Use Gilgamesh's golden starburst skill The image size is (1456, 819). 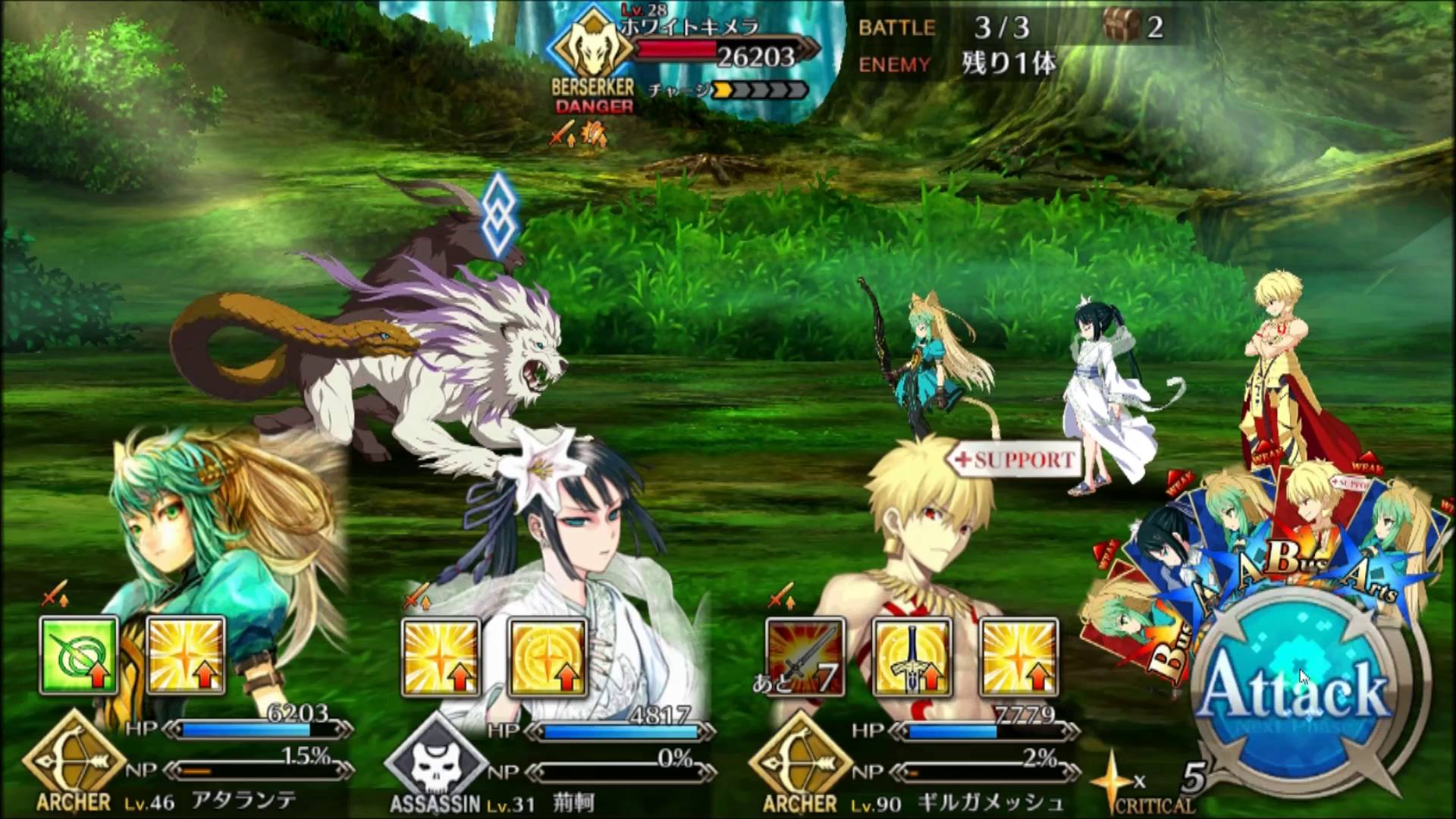point(1018,657)
